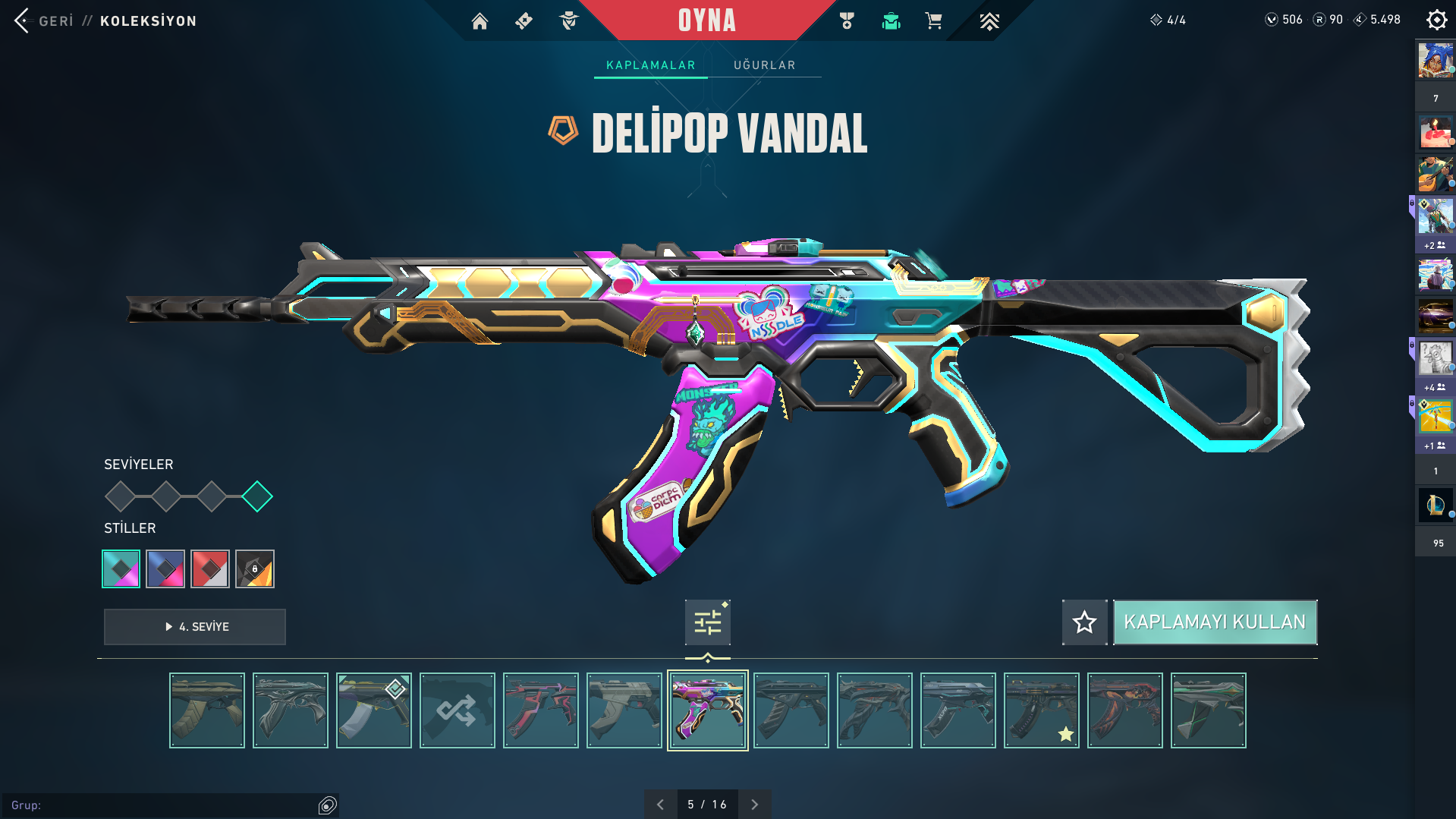Choose the red and white style variant
1456x819 pixels.
[x=210, y=569]
